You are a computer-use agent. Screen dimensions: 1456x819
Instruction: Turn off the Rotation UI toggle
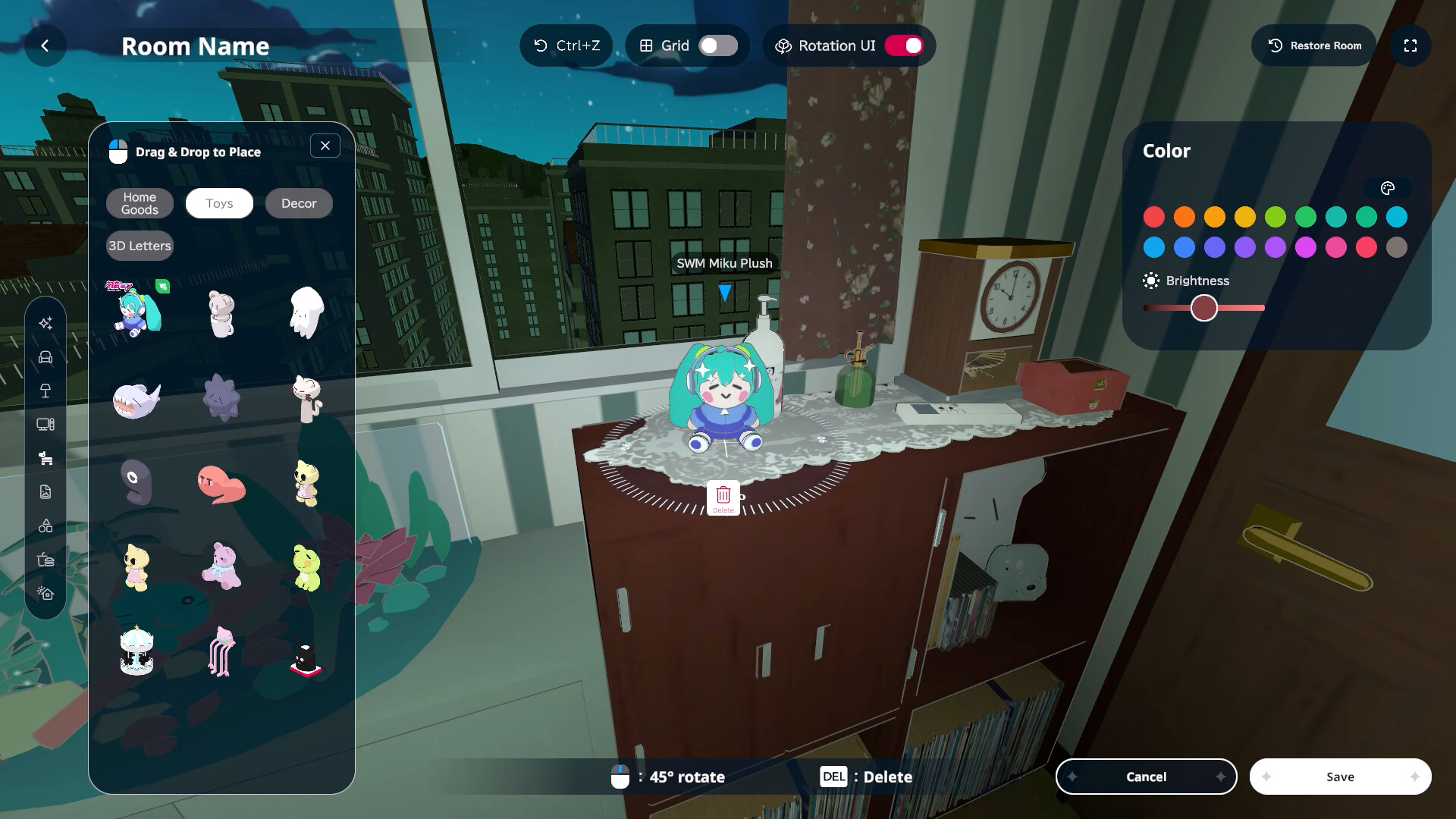[904, 46]
